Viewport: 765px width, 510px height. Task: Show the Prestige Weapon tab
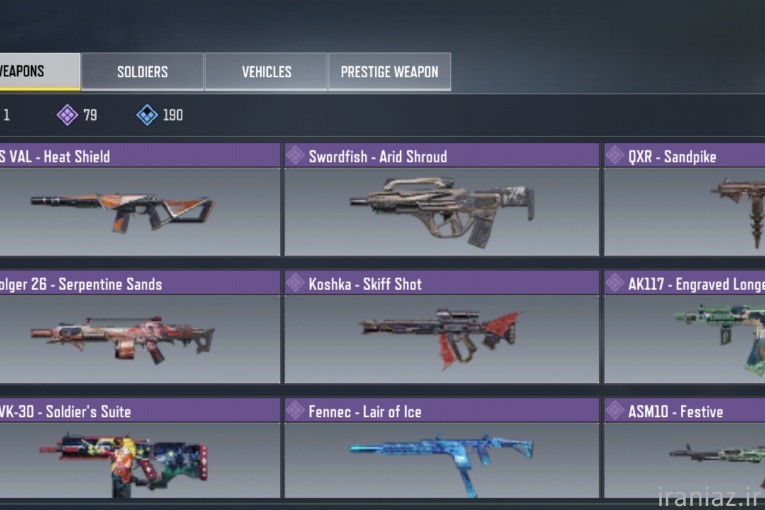(389, 72)
